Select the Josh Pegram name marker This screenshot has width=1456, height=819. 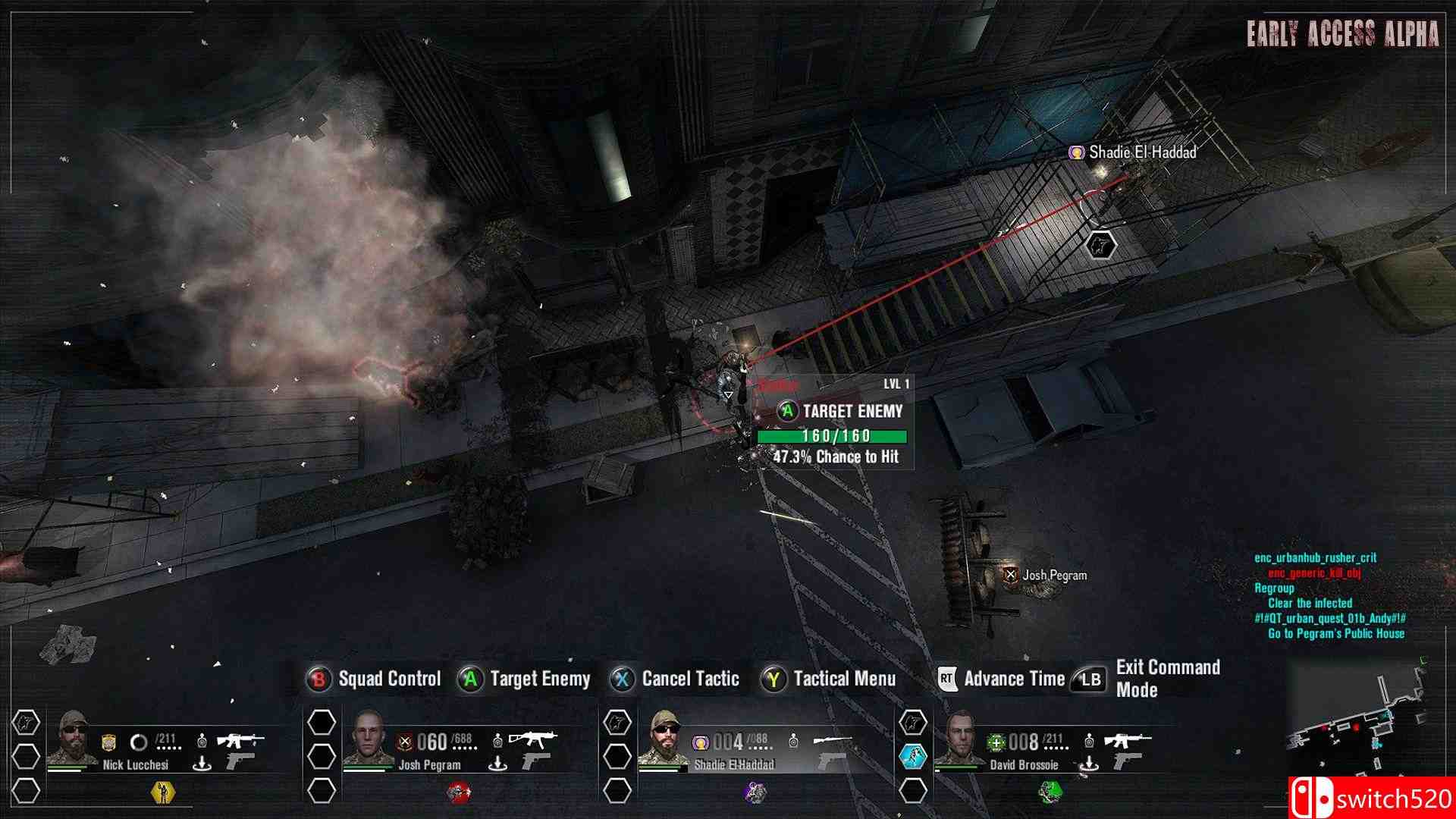pyautogui.click(x=1046, y=576)
